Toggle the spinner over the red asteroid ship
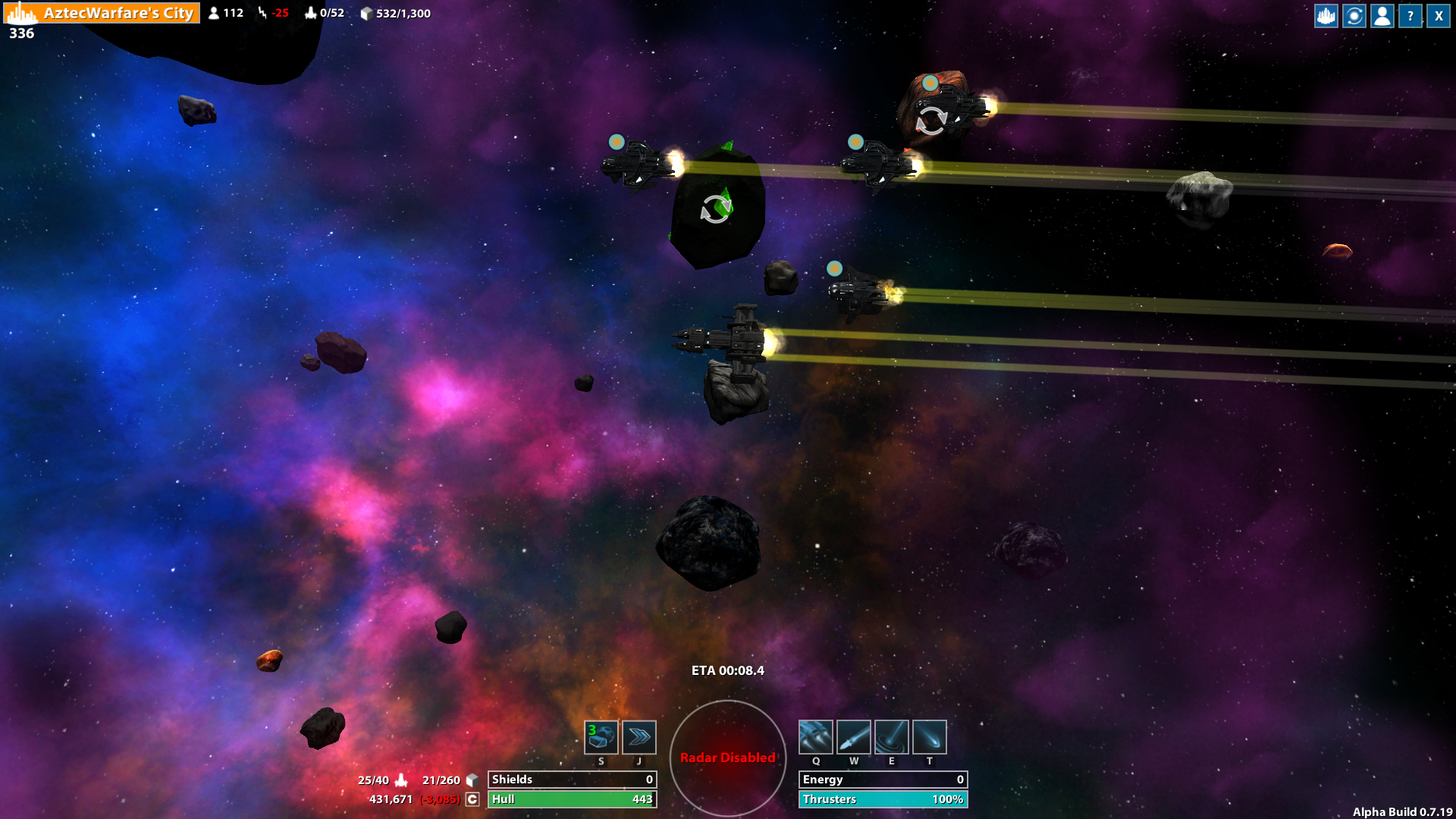The image size is (1456, 819). tap(931, 121)
